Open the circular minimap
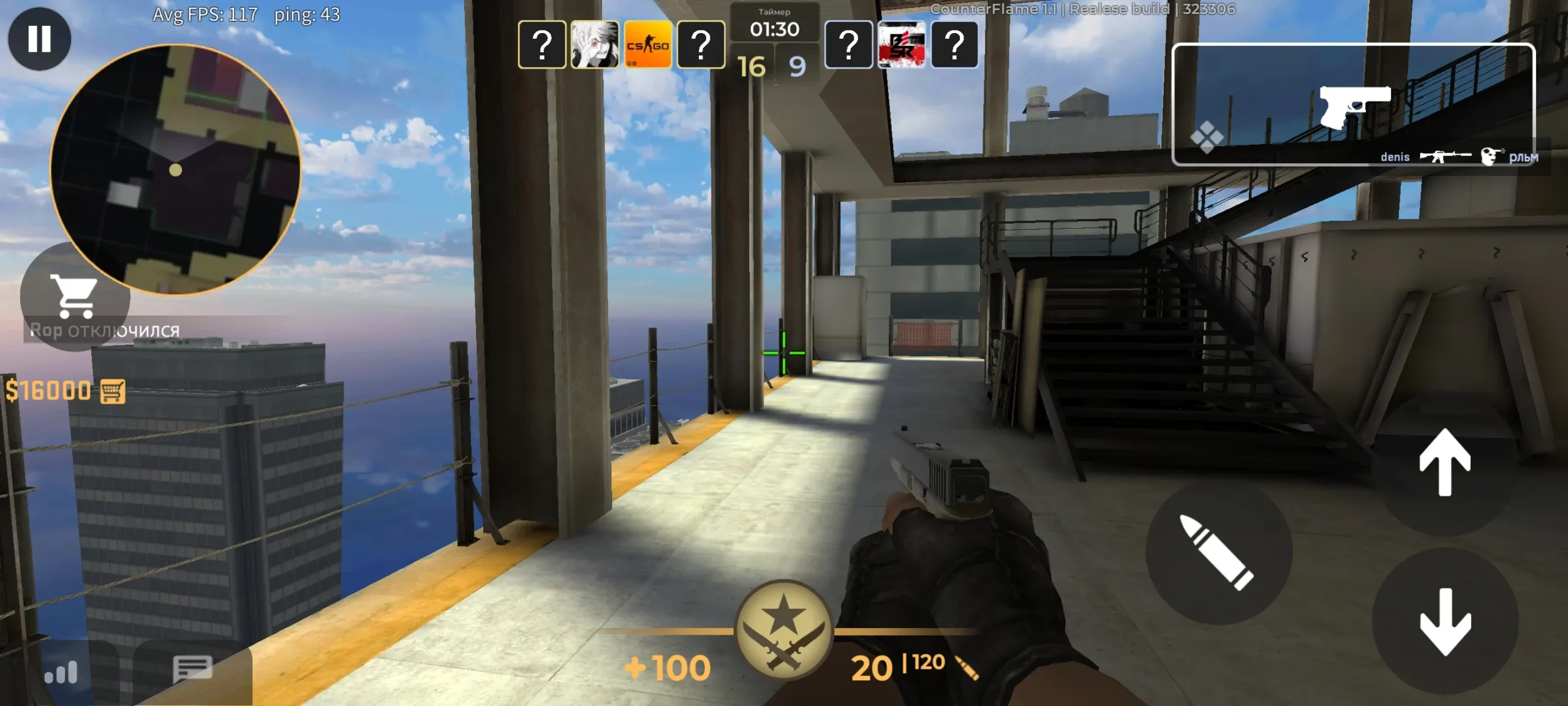 point(176,169)
